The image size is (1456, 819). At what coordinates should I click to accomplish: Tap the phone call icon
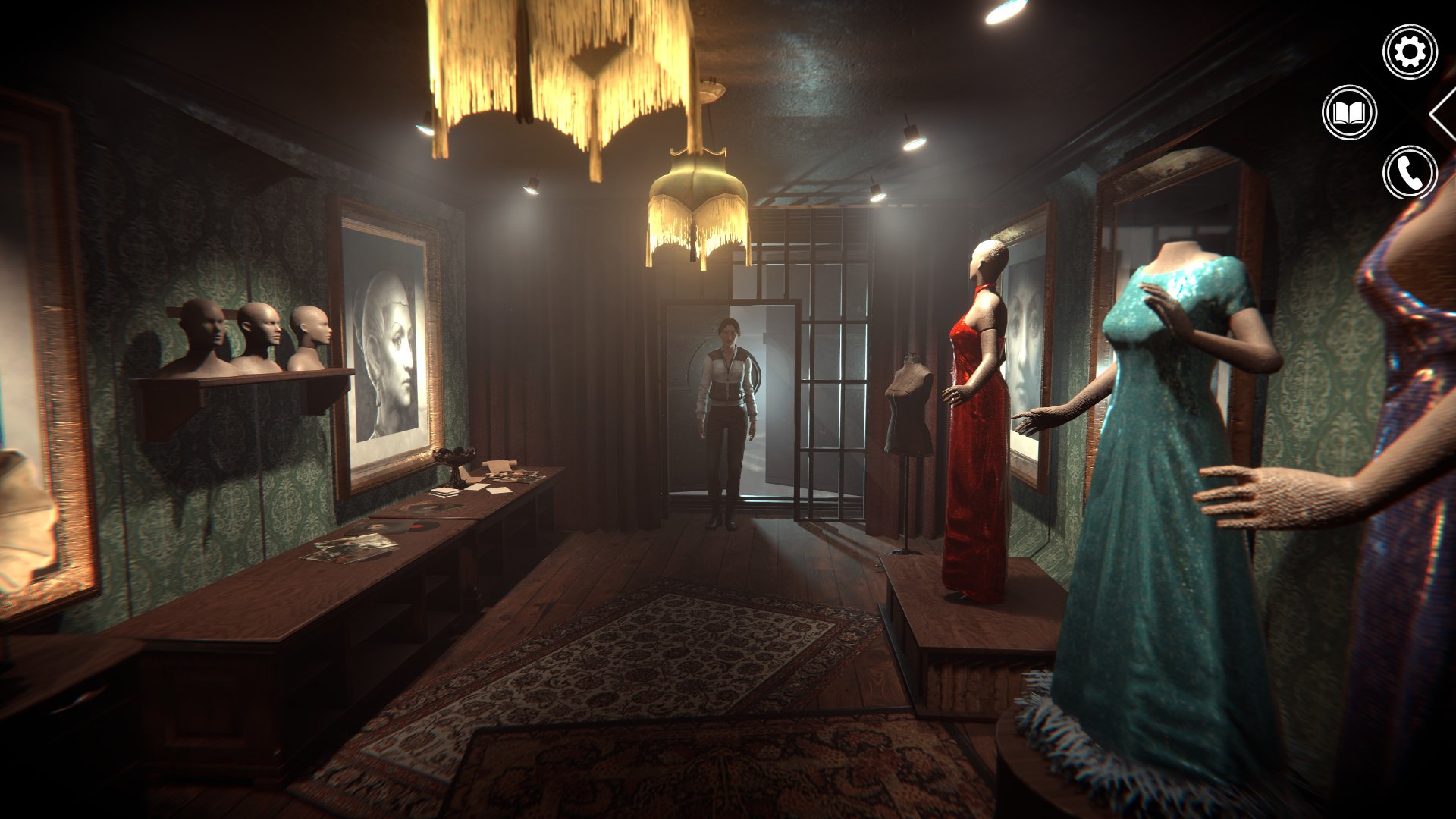(x=1410, y=173)
